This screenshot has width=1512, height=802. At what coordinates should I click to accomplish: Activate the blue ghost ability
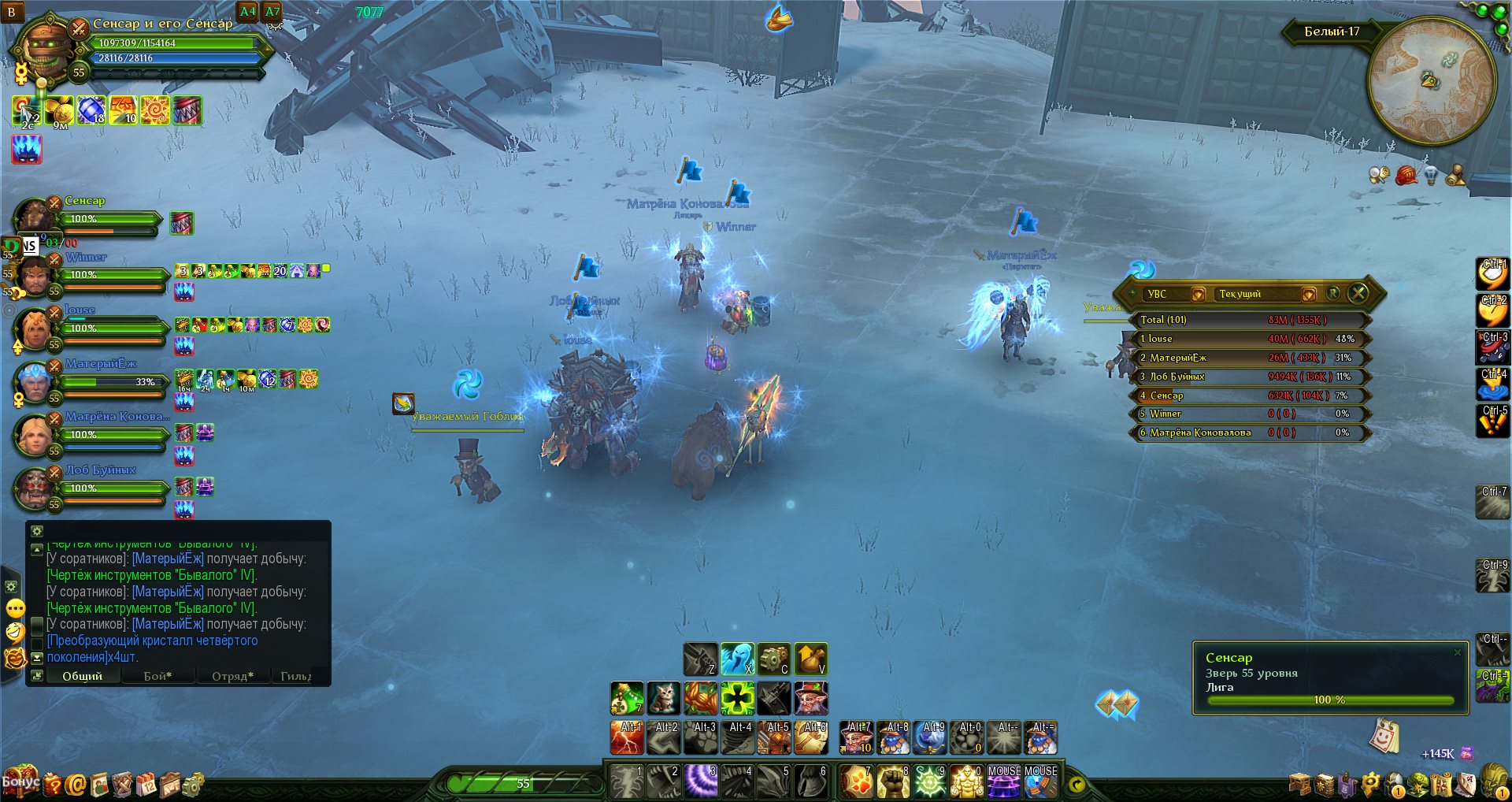coord(737,659)
